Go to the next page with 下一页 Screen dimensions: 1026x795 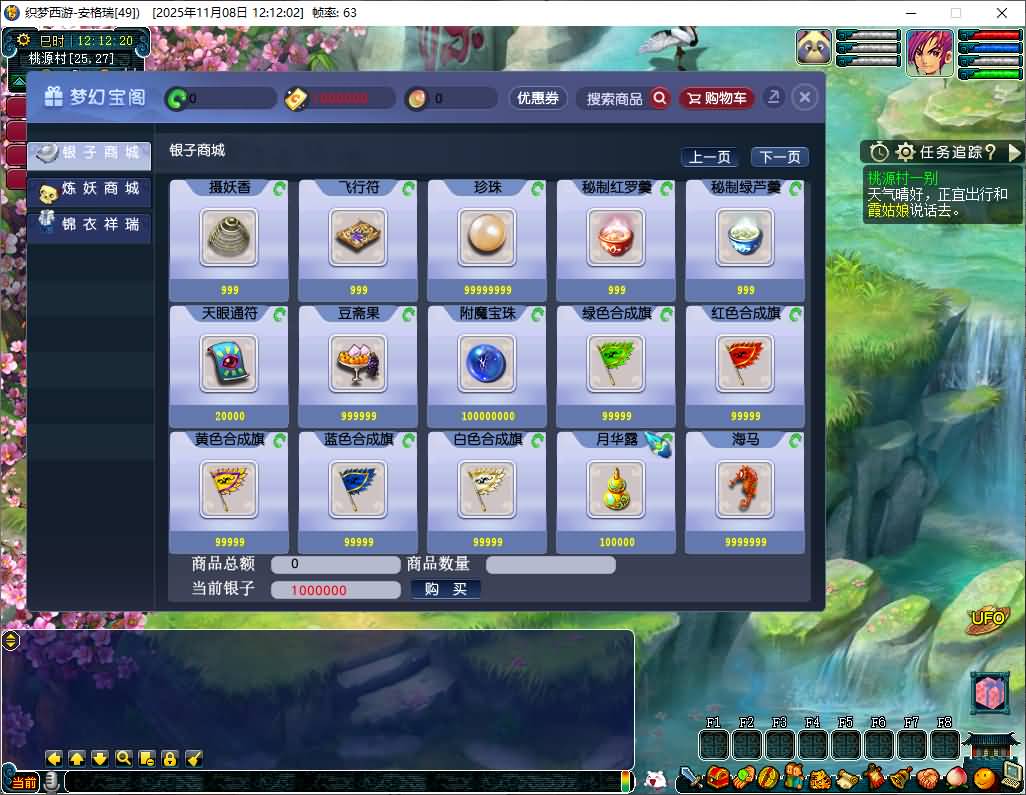coord(779,157)
